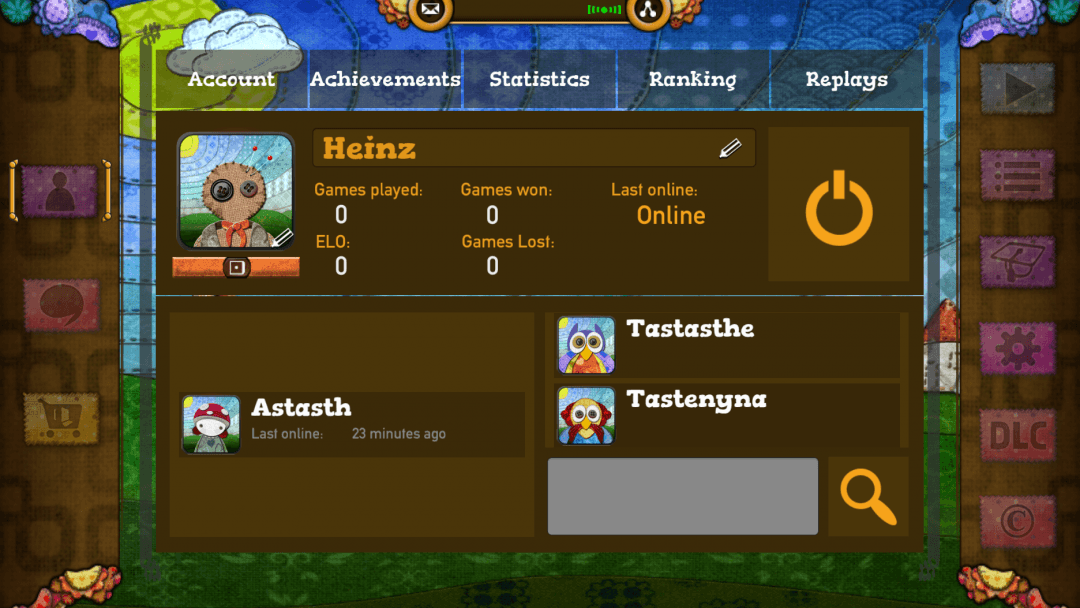Show the Statistics tab

coord(539,80)
